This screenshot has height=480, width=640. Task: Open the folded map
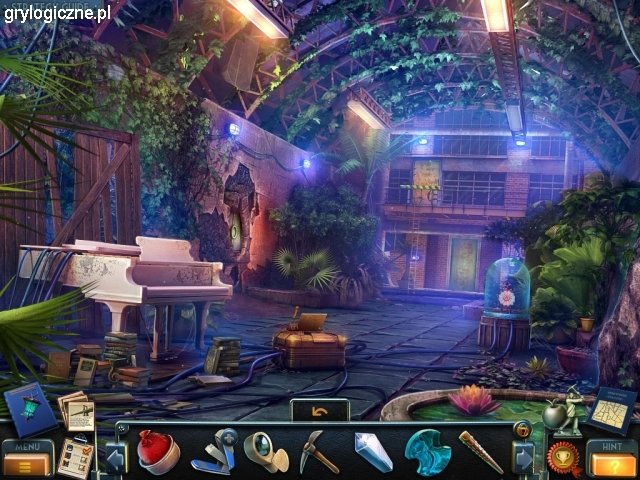point(609,410)
